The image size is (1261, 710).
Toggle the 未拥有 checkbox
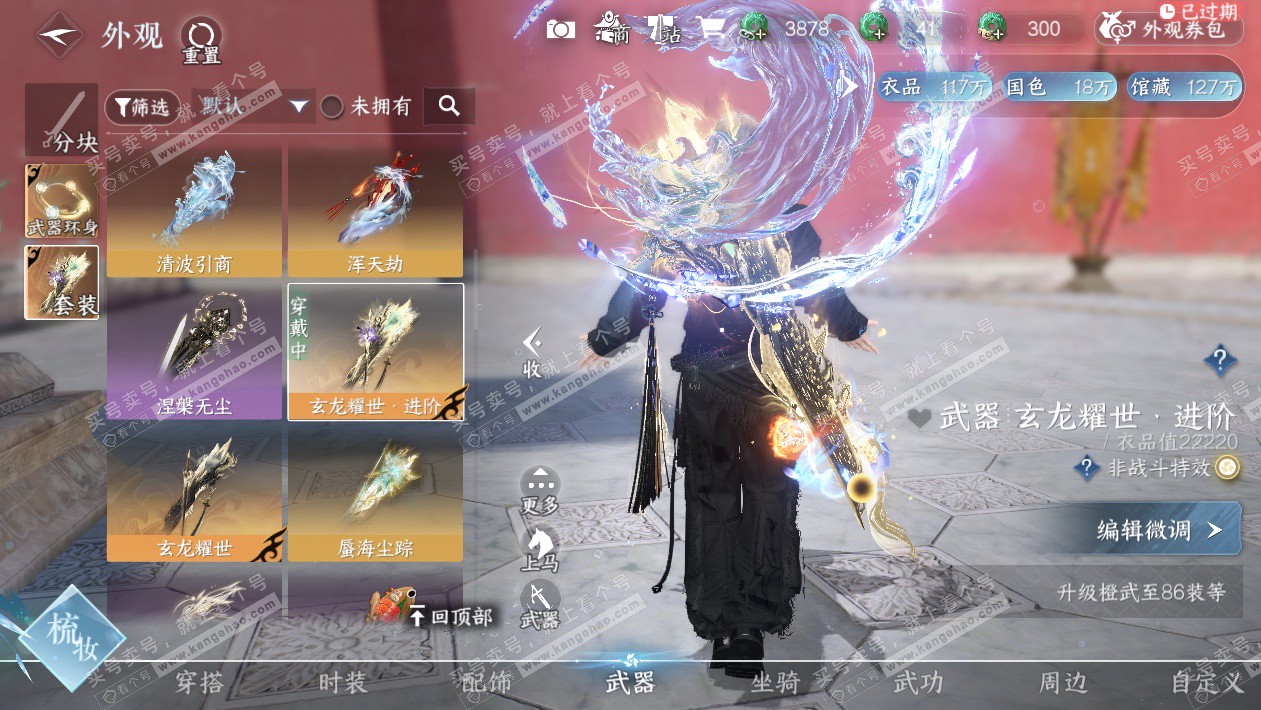pyautogui.click(x=332, y=107)
